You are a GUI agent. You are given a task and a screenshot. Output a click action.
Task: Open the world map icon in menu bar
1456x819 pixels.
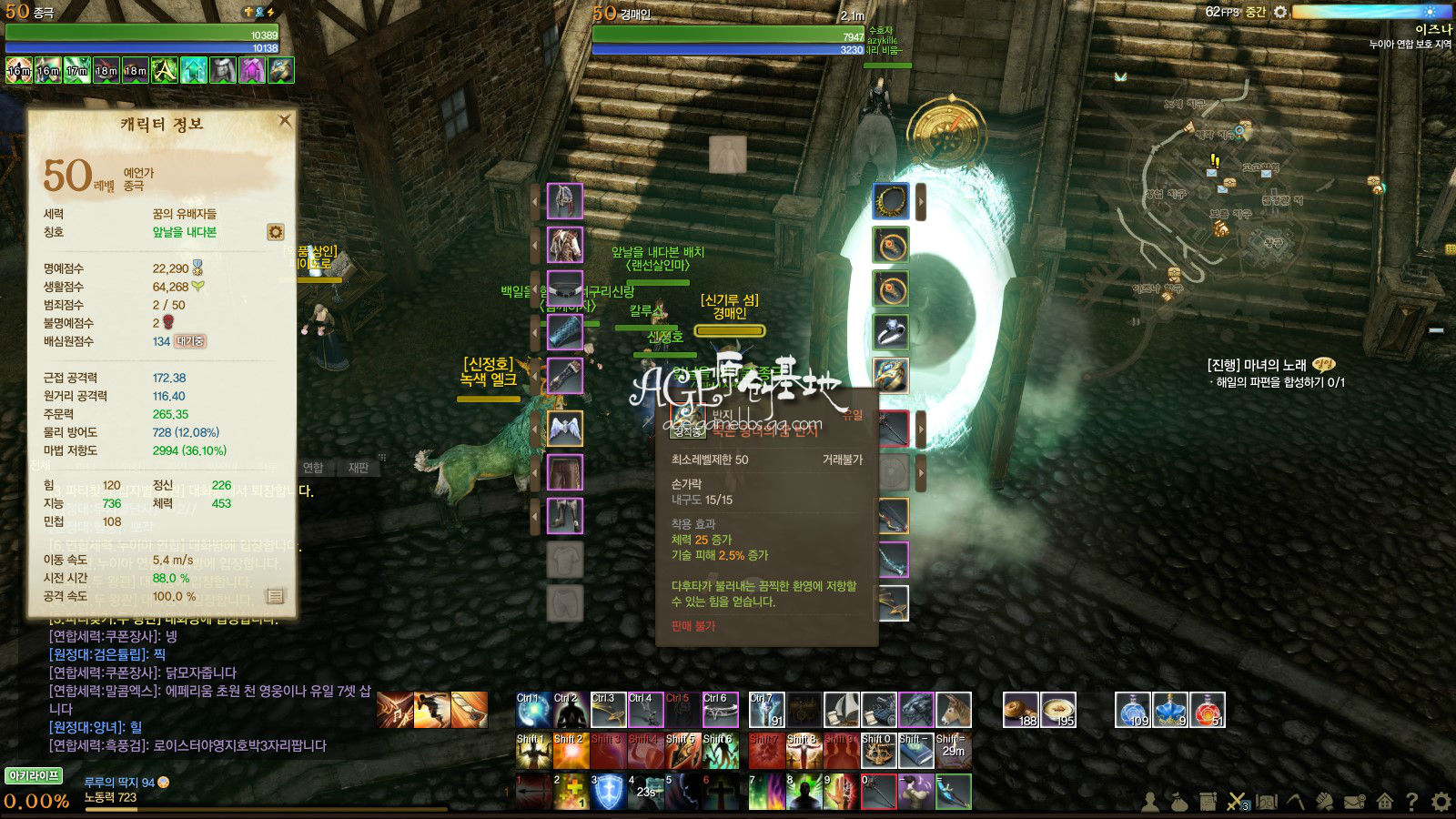point(1266,802)
